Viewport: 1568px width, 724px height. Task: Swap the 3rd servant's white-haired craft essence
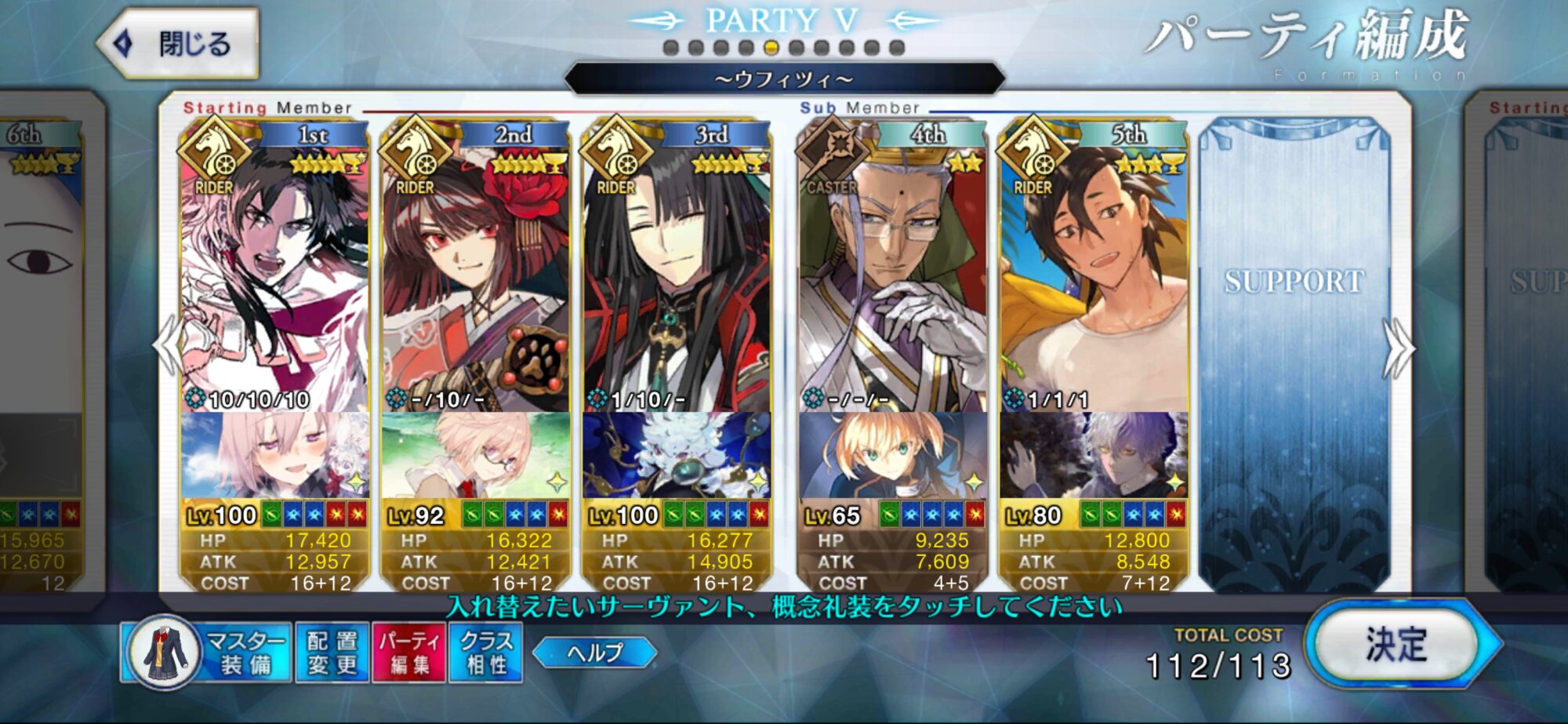(676, 455)
